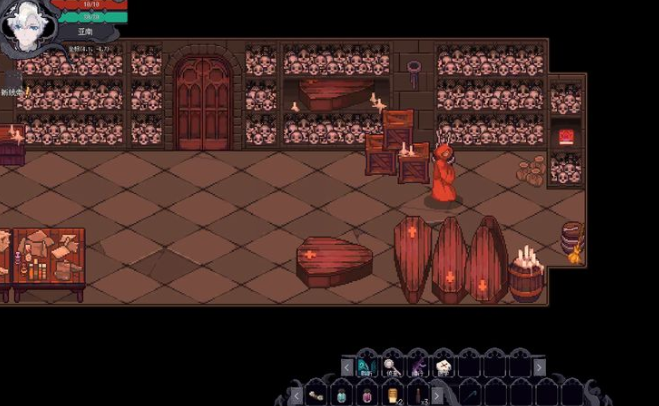Choose the dark bottle hotbar slot
The height and width of the screenshot is (406, 659).
419,396
